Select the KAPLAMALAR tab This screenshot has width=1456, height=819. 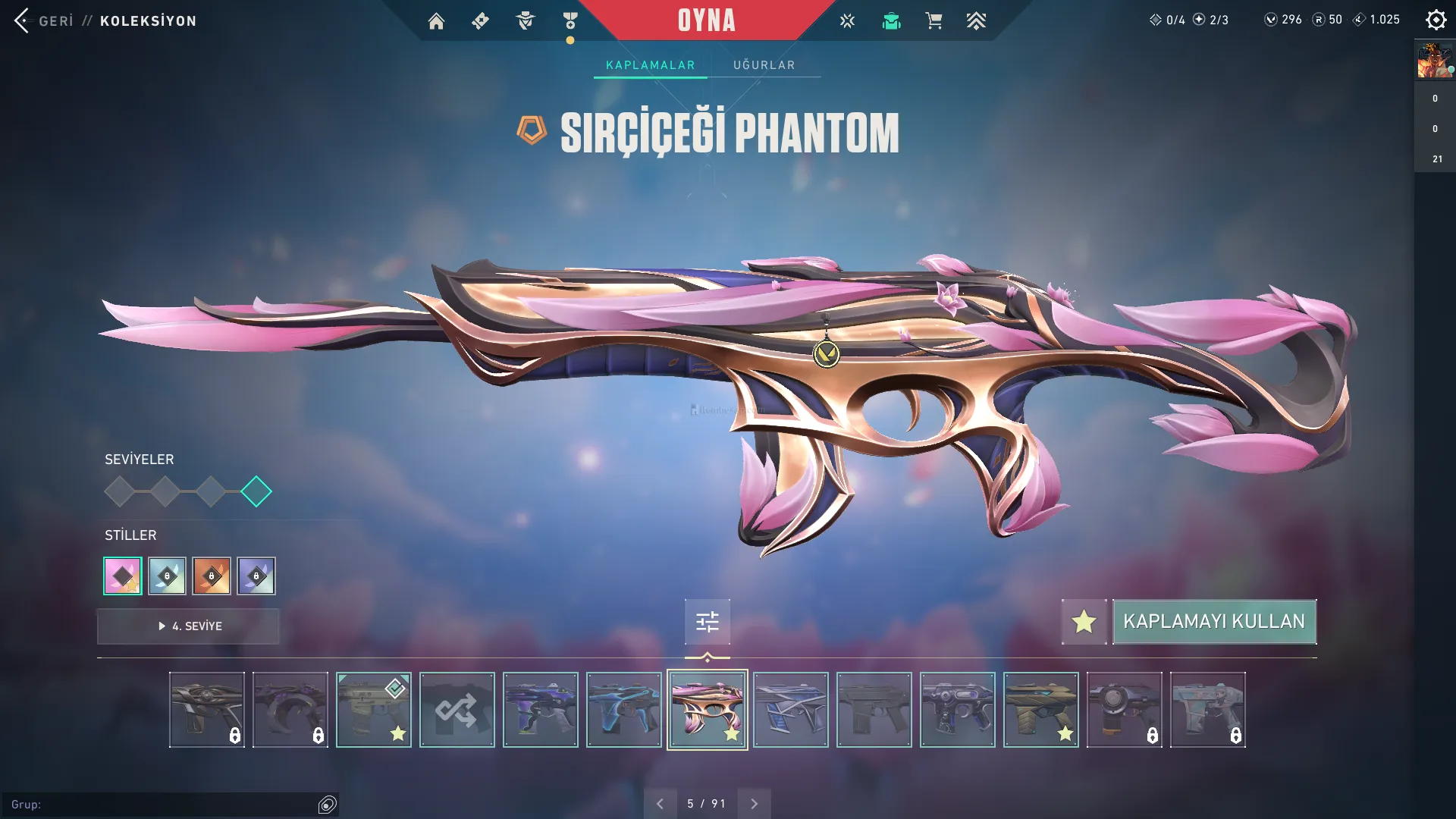650,65
